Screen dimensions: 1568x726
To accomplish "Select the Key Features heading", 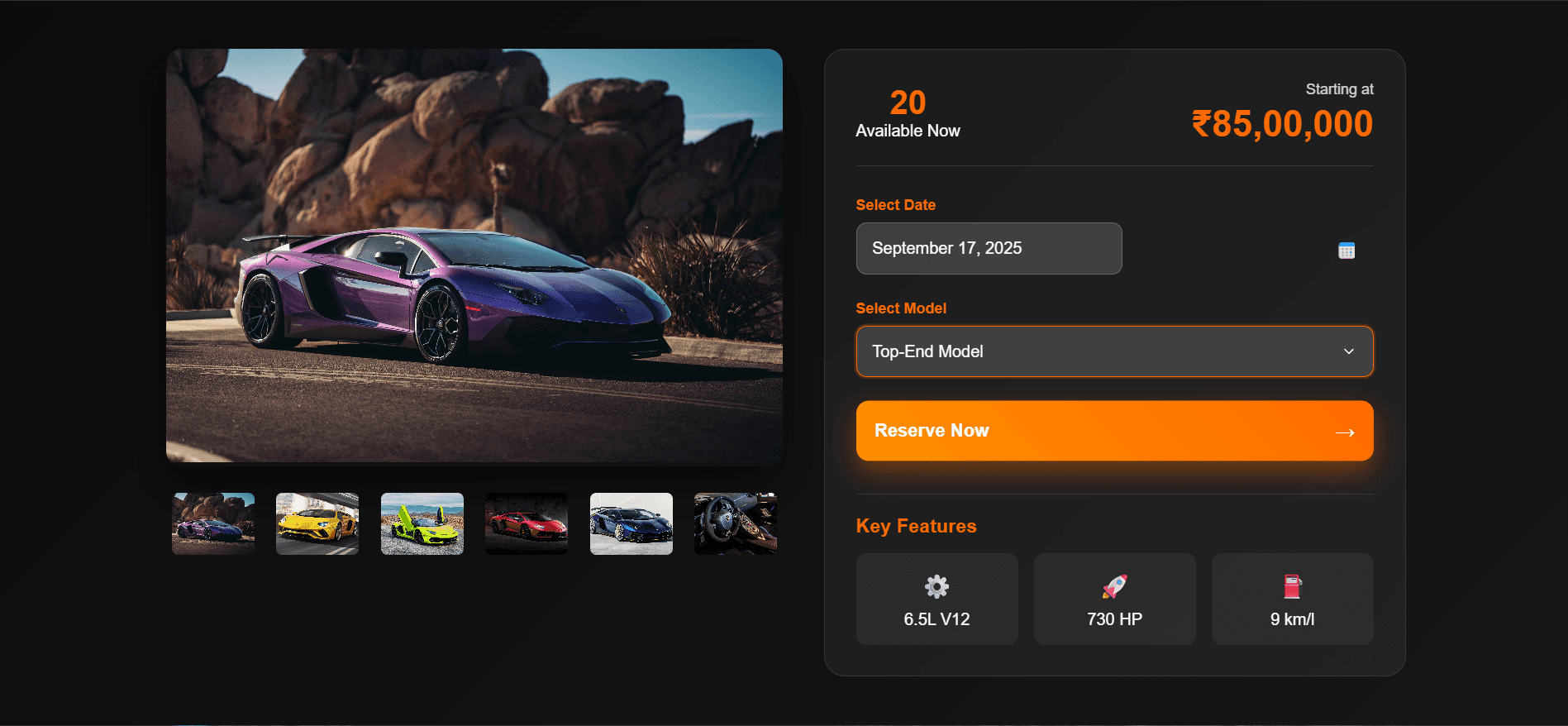I will pyautogui.click(x=916, y=526).
